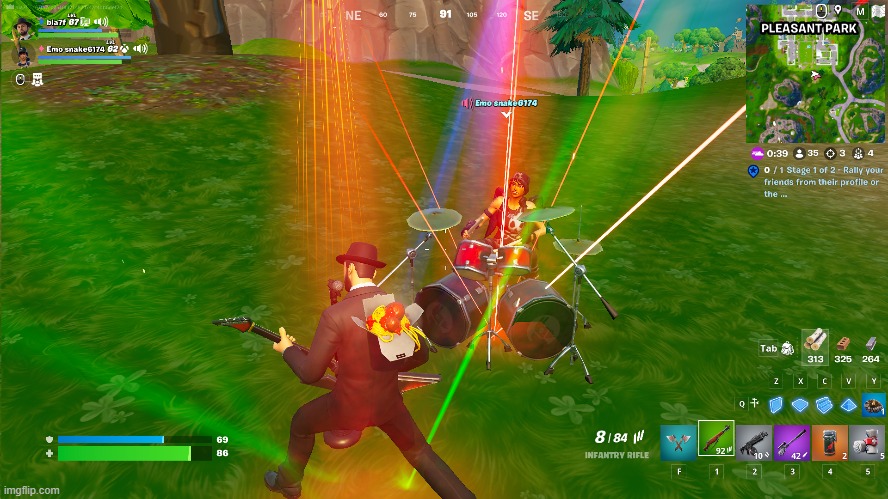888x499 pixels.
Task: Open the full map icon above minimap
Action: 876,11
